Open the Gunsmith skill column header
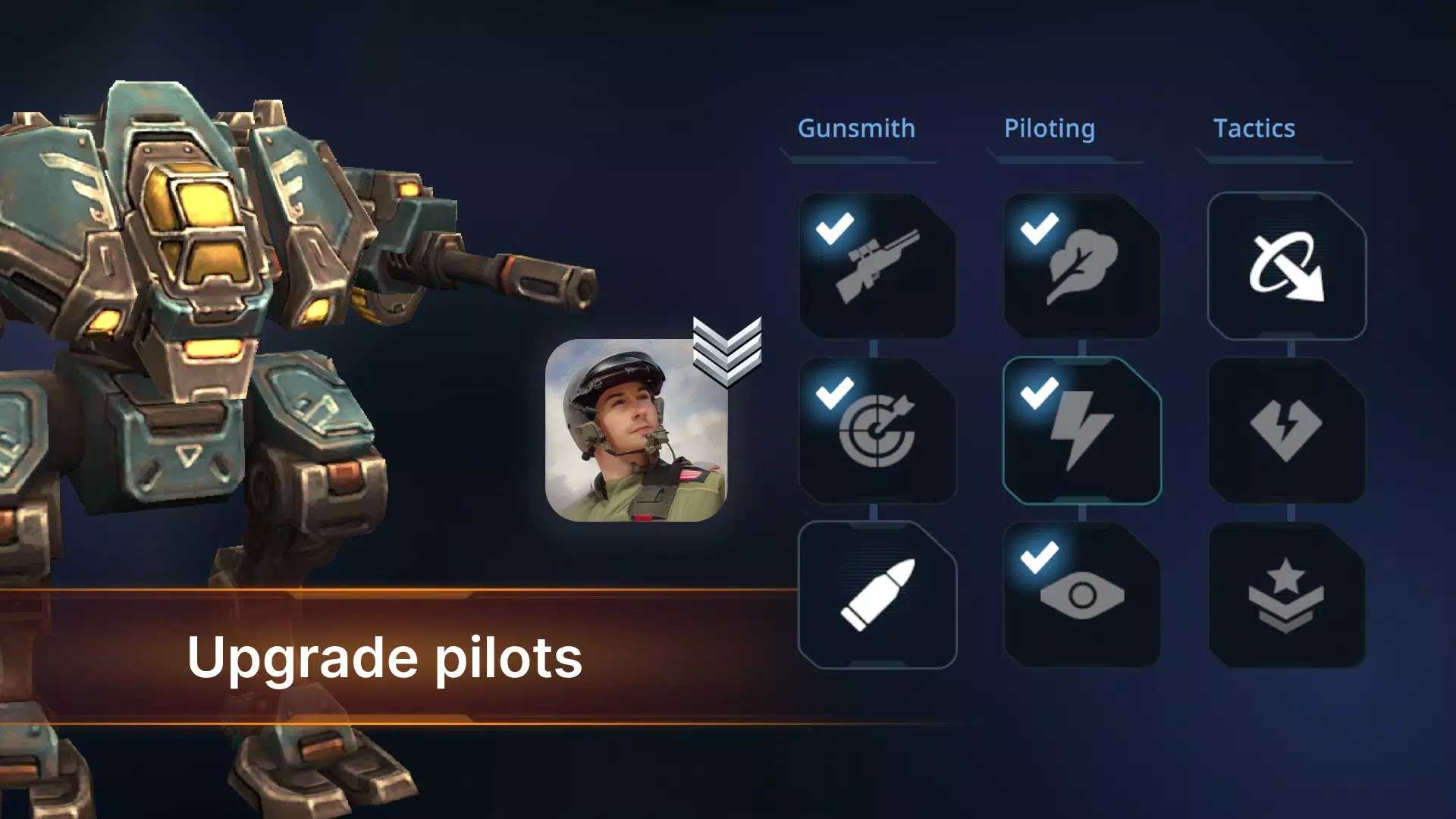Screen dimensions: 1456x819 coord(856,129)
